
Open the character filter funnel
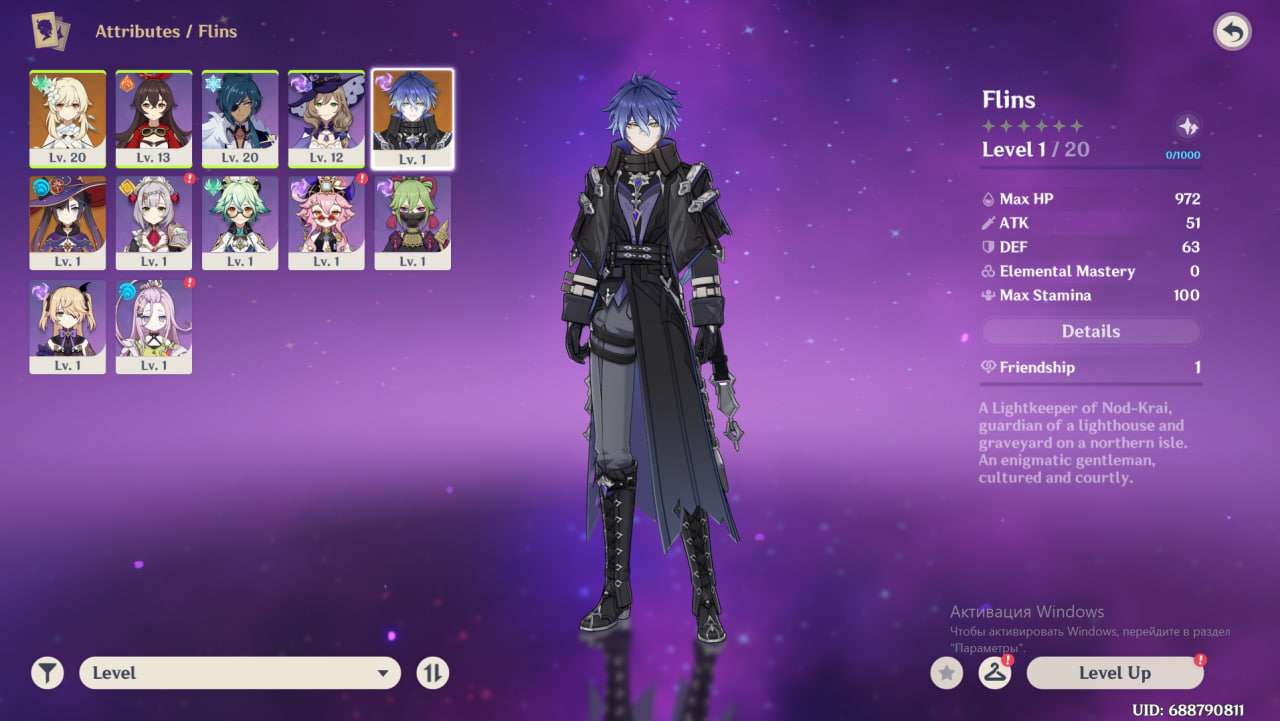pyautogui.click(x=47, y=673)
